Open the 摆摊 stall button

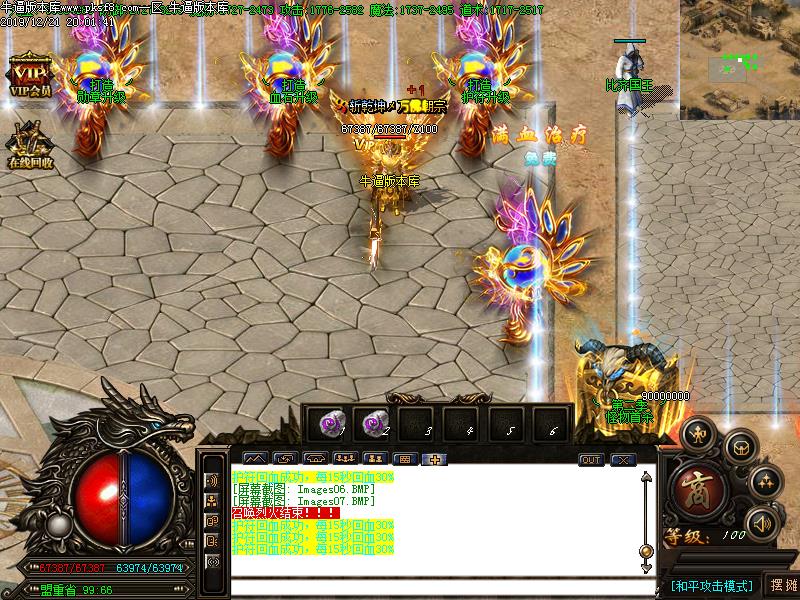pyautogui.click(x=783, y=586)
